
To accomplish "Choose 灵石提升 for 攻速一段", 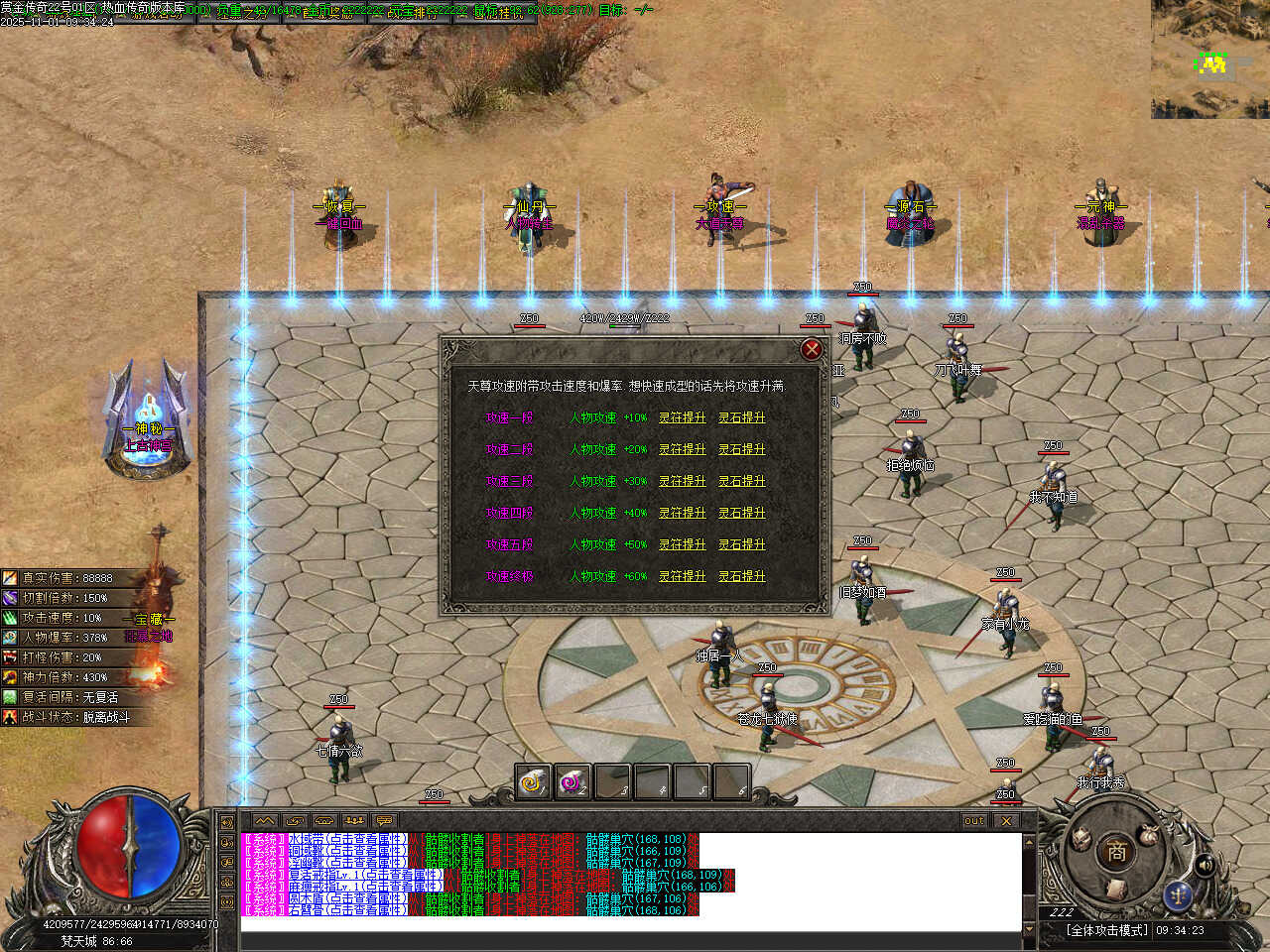I will (742, 417).
